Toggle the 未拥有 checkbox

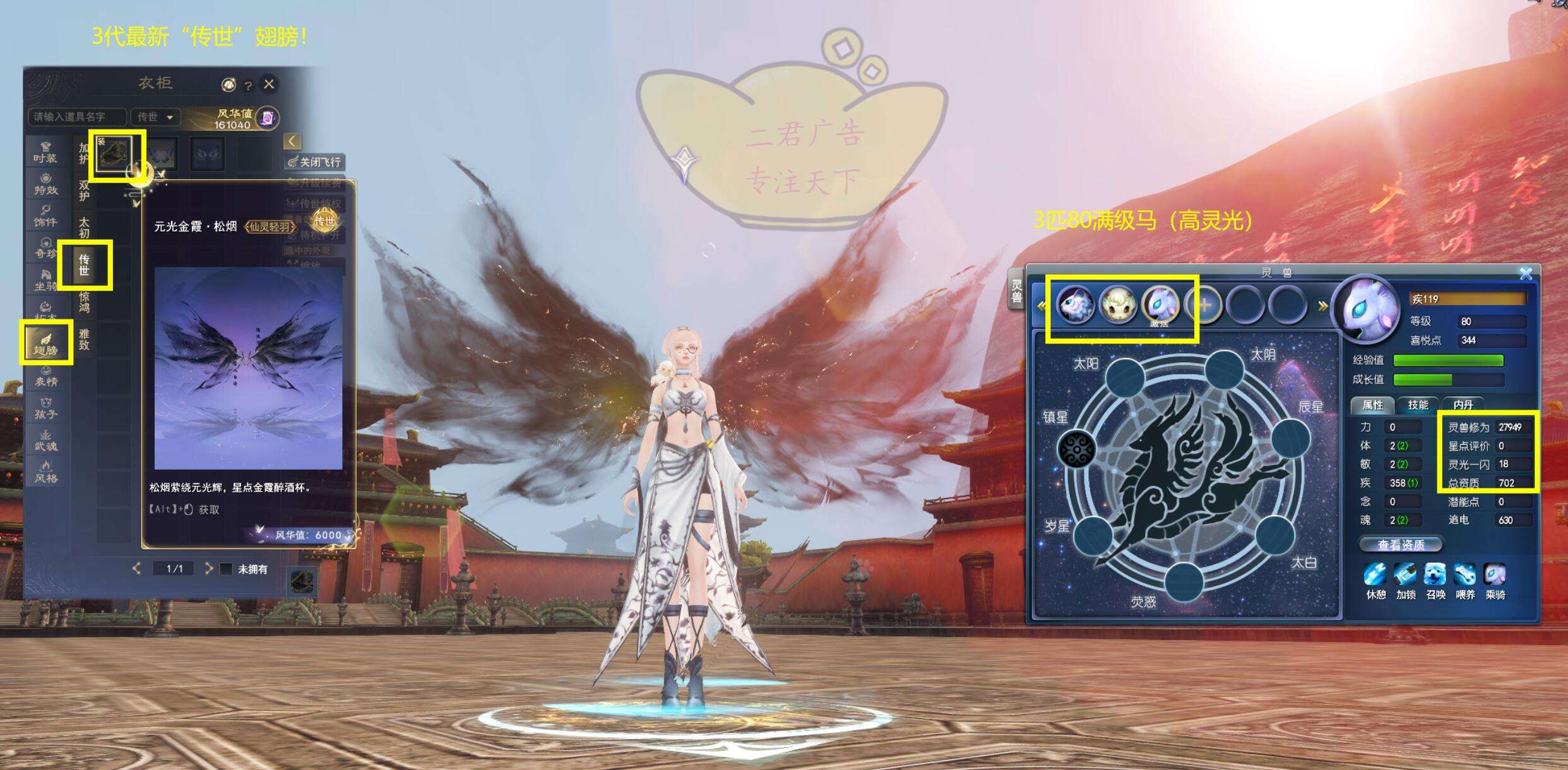tap(226, 569)
